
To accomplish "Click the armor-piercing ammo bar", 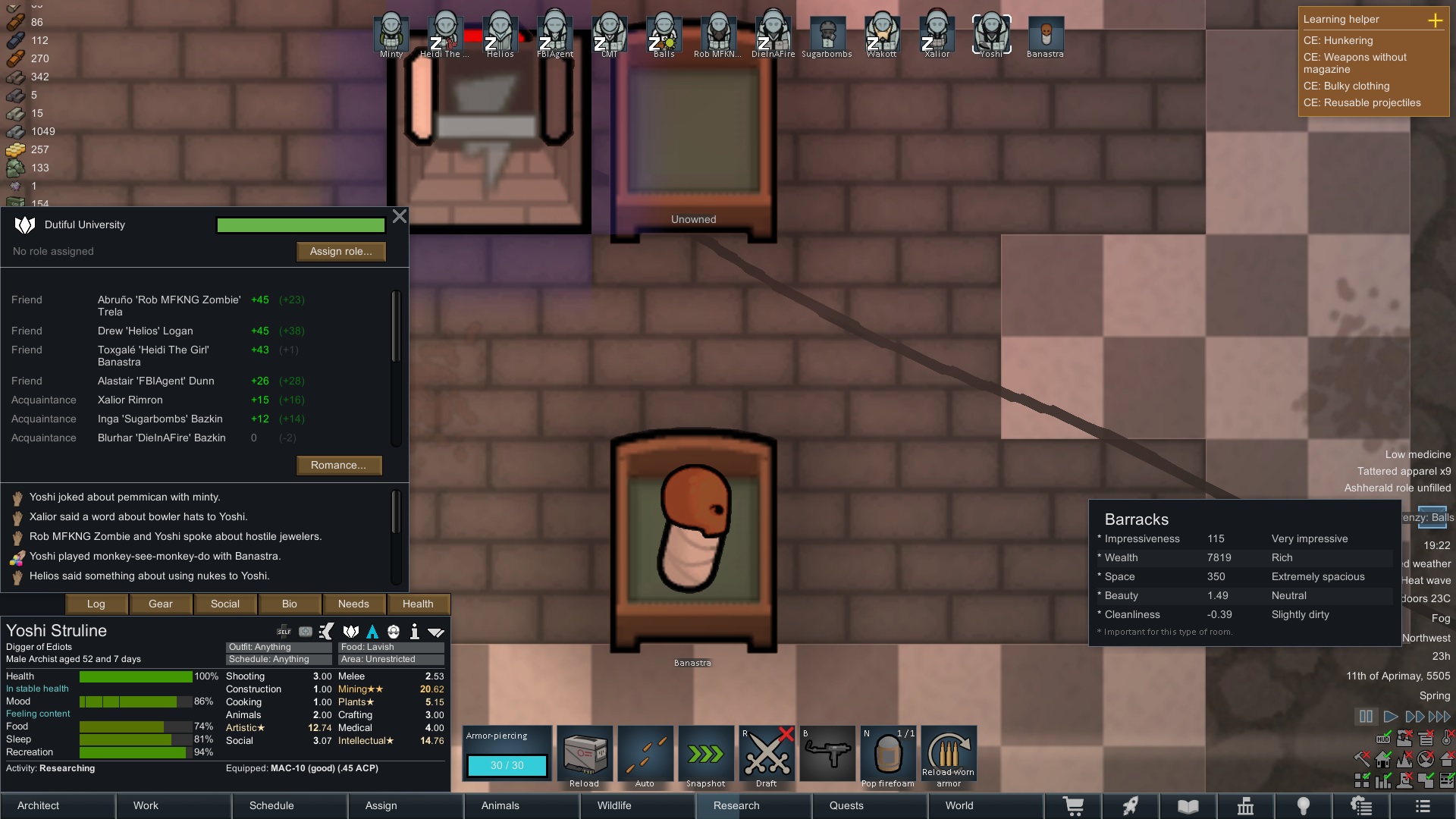I will click(507, 766).
